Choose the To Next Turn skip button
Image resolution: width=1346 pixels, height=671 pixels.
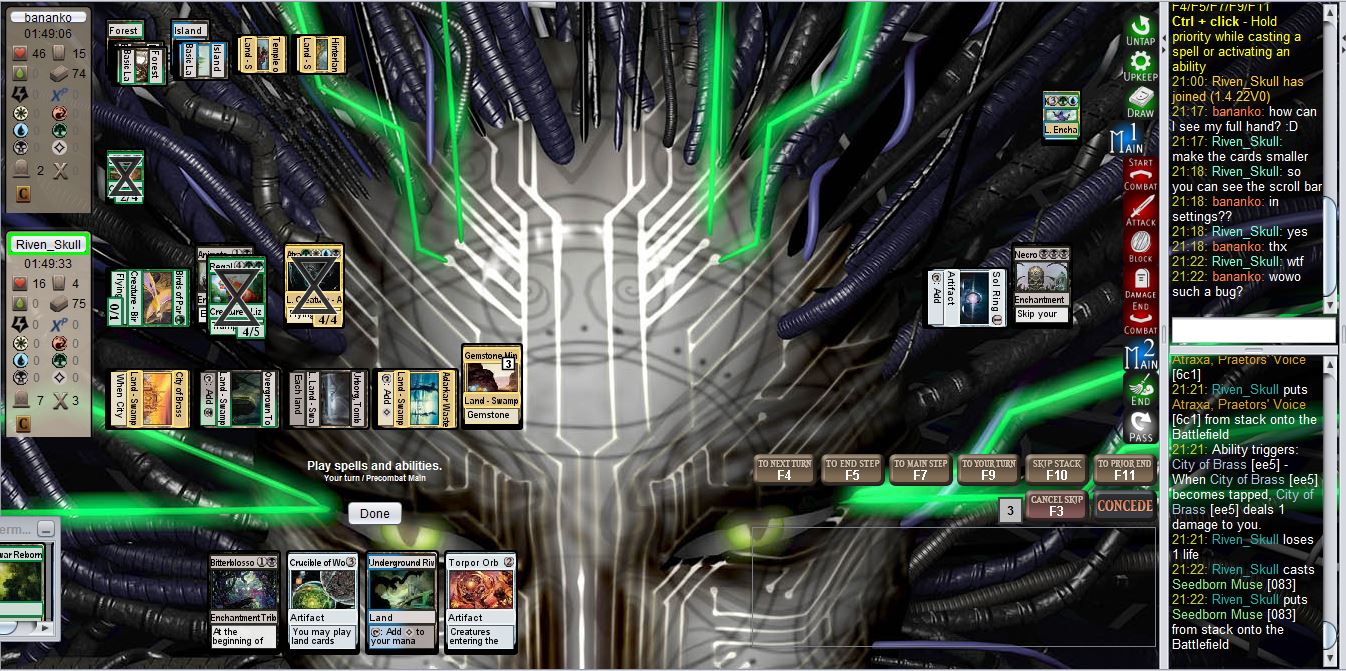tap(787, 470)
